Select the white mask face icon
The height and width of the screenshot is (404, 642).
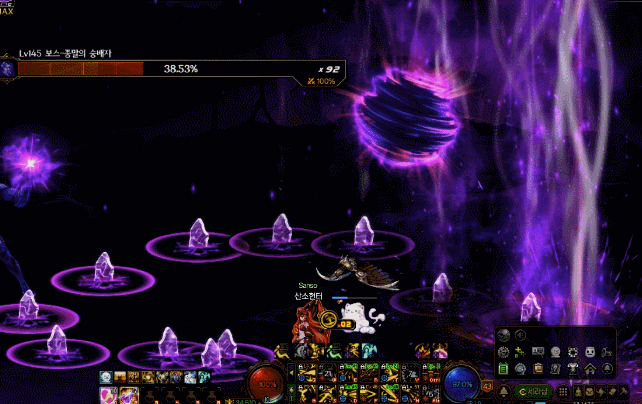coord(591,353)
